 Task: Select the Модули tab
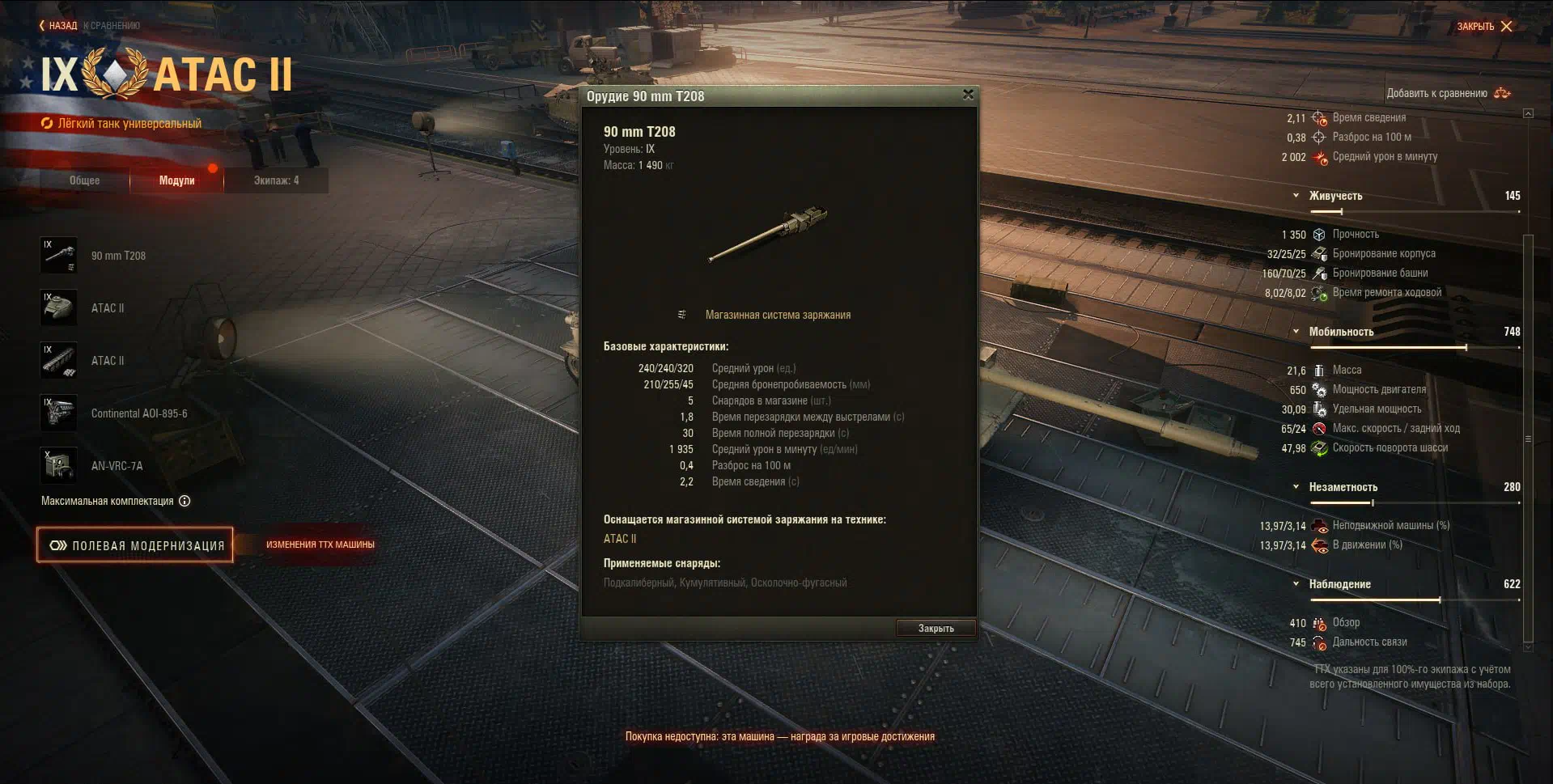176,180
